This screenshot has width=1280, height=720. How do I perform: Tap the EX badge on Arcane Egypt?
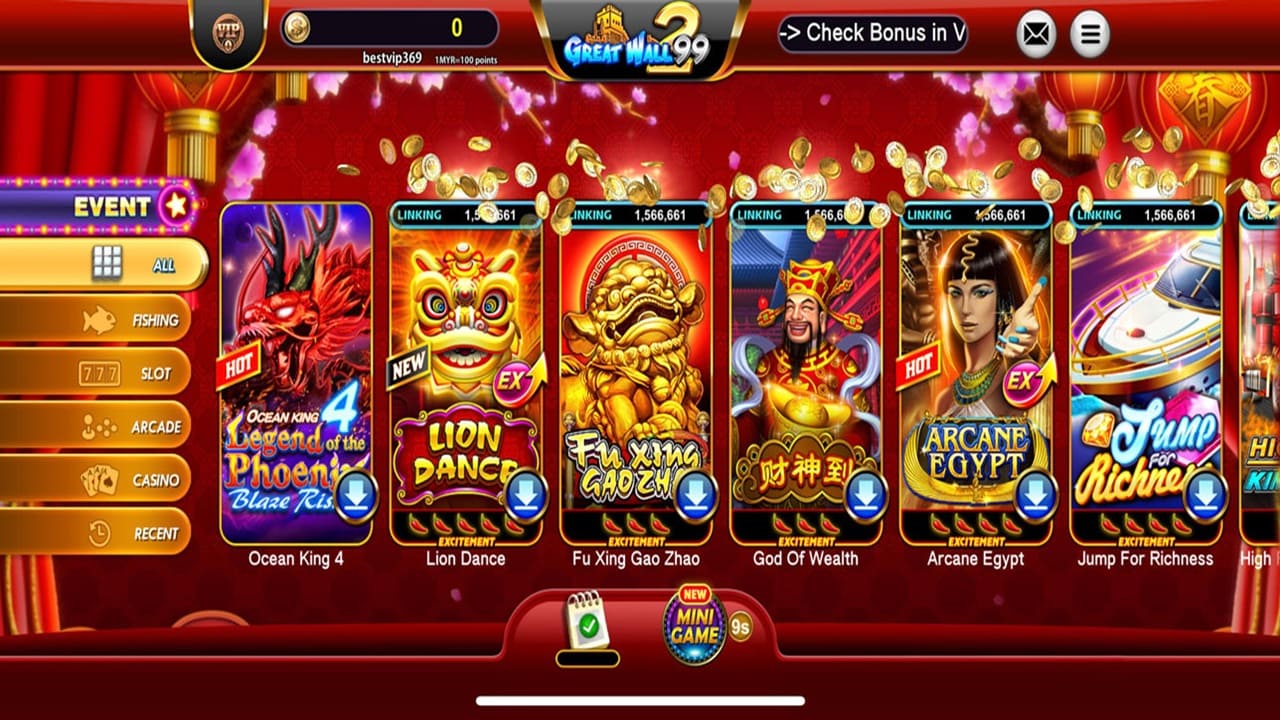1021,382
